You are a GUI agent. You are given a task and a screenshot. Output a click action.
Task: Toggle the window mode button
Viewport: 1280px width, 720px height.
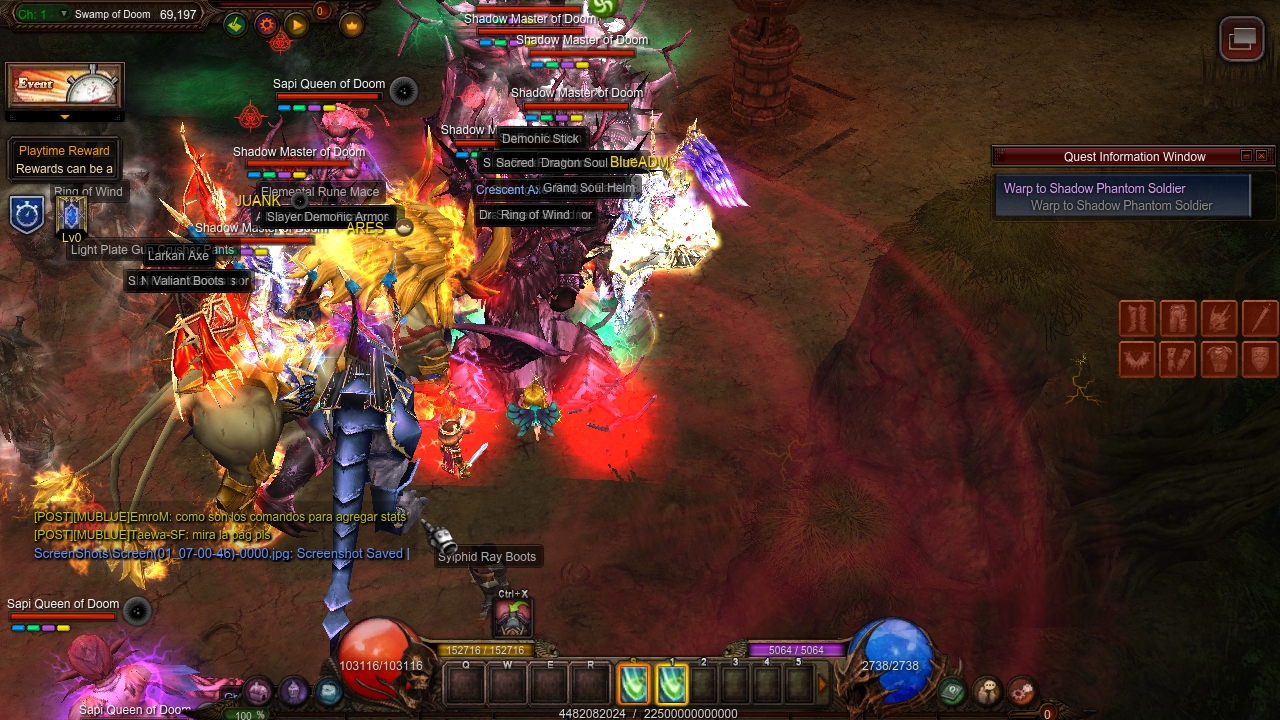tap(1242, 39)
